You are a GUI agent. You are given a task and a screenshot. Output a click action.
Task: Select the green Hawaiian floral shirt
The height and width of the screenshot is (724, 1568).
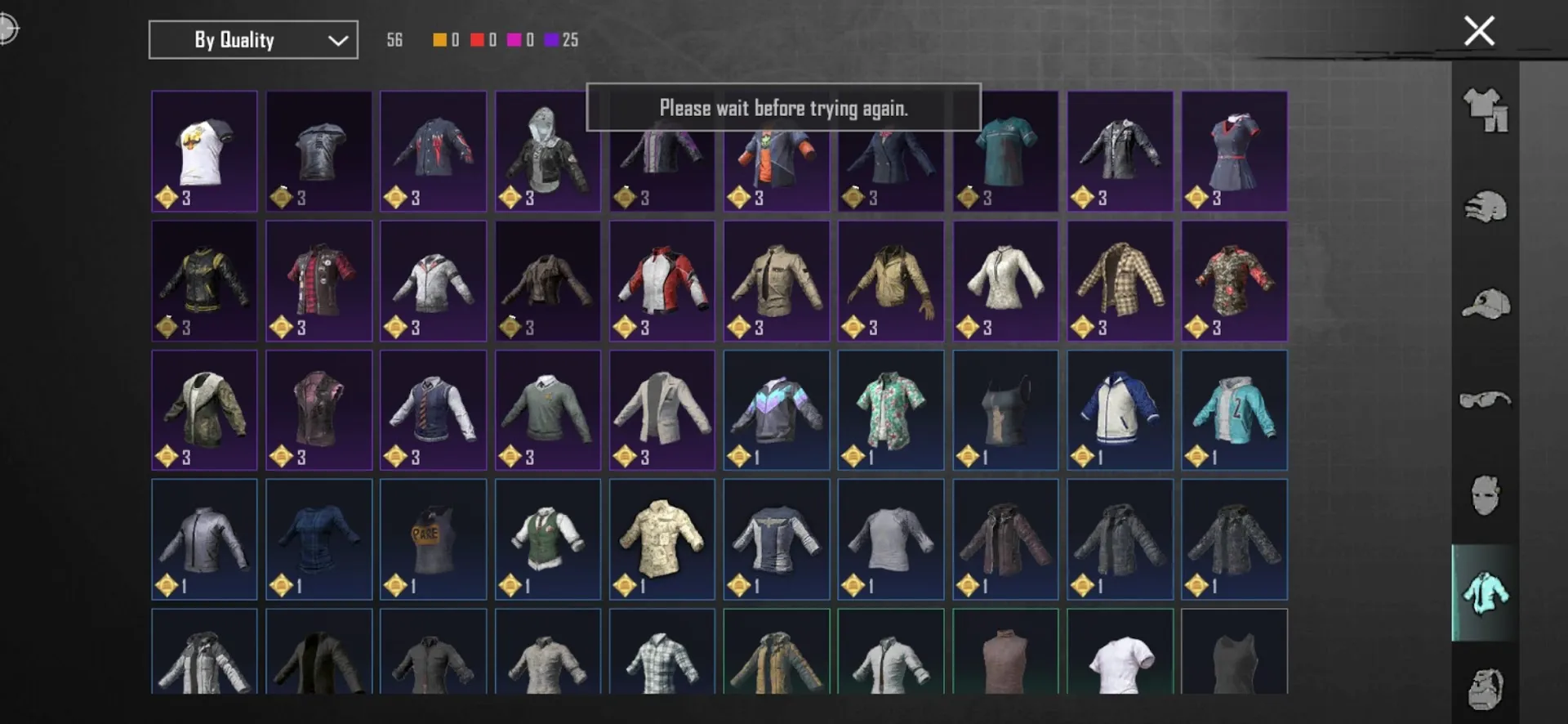point(890,410)
